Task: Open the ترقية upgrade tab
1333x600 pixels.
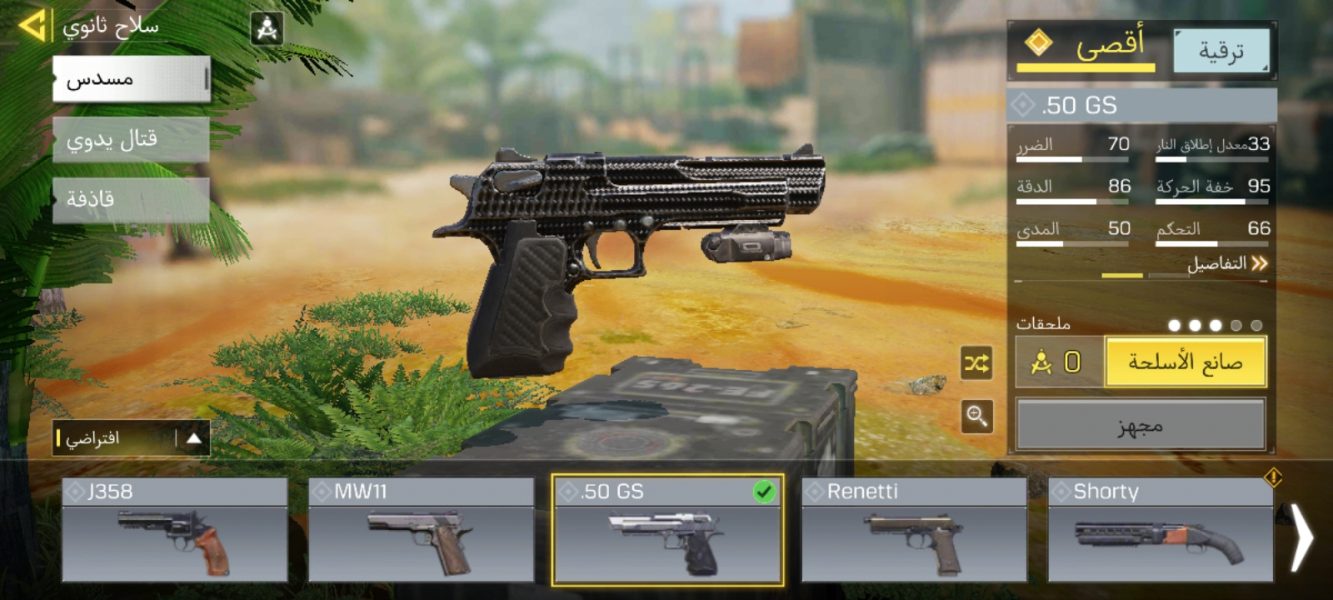Action: click(1221, 52)
